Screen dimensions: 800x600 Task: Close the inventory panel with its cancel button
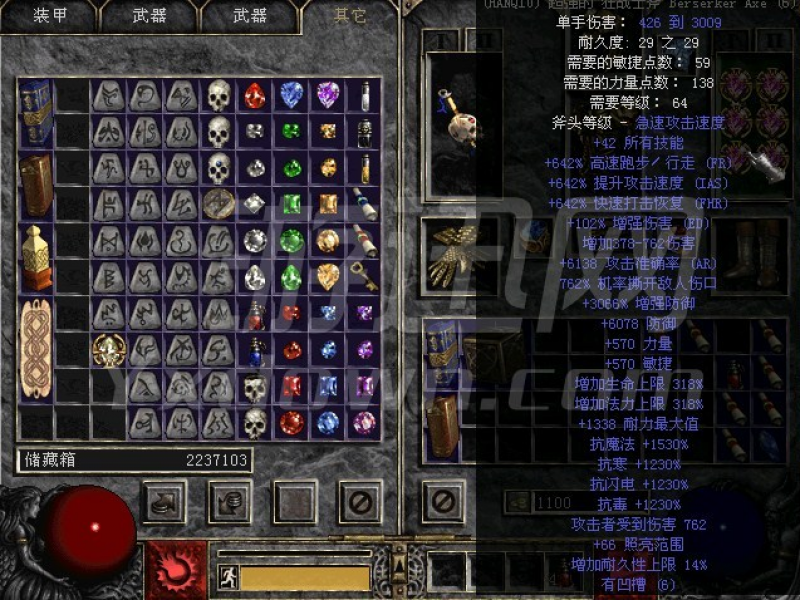443,502
